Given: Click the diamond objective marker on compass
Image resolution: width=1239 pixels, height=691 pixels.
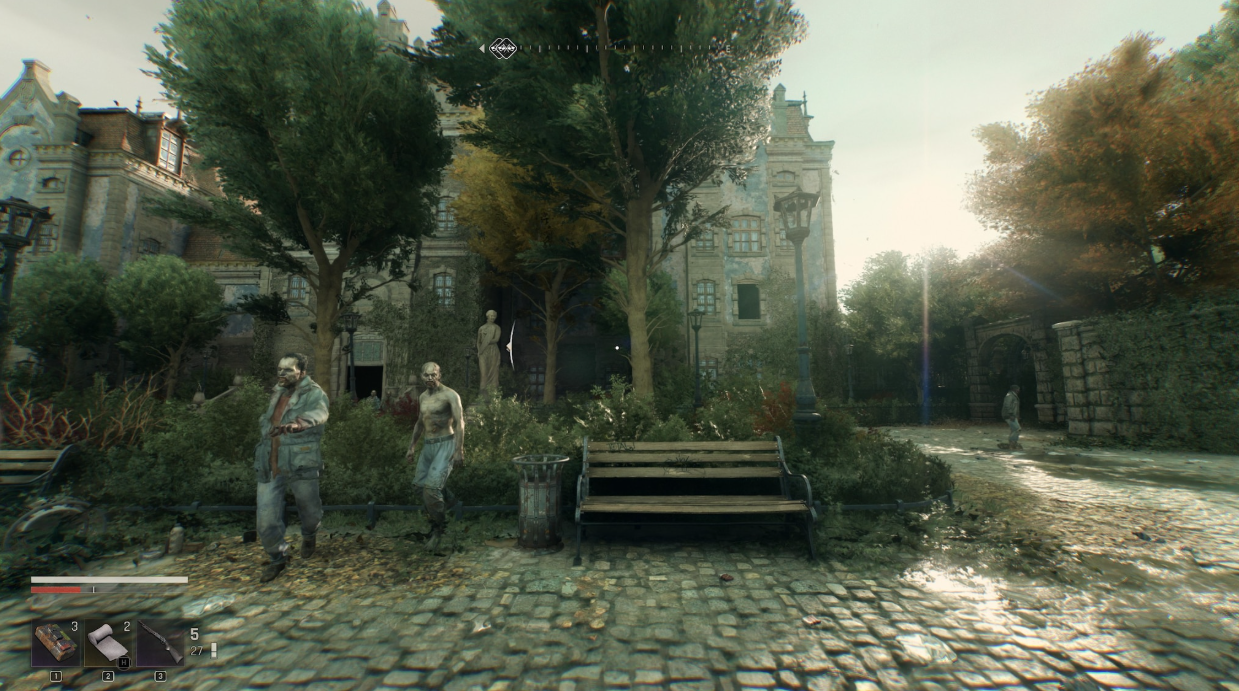Looking at the screenshot, I should pyautogui.click(x=502, y=47).
